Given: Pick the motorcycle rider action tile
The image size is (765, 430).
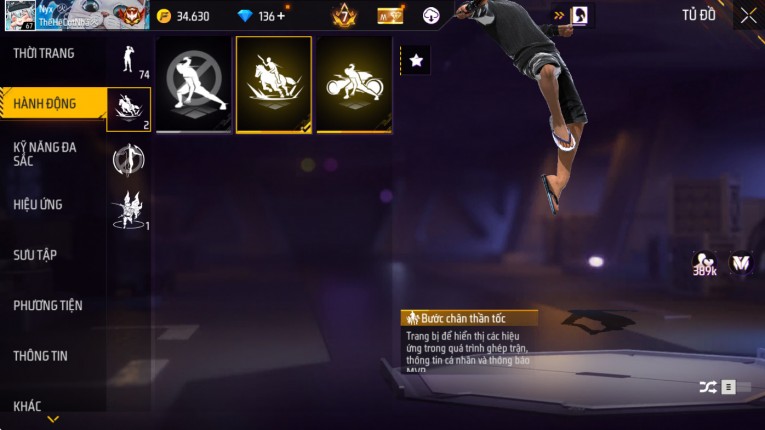Looking at the screenshot, I should (353, 83).
